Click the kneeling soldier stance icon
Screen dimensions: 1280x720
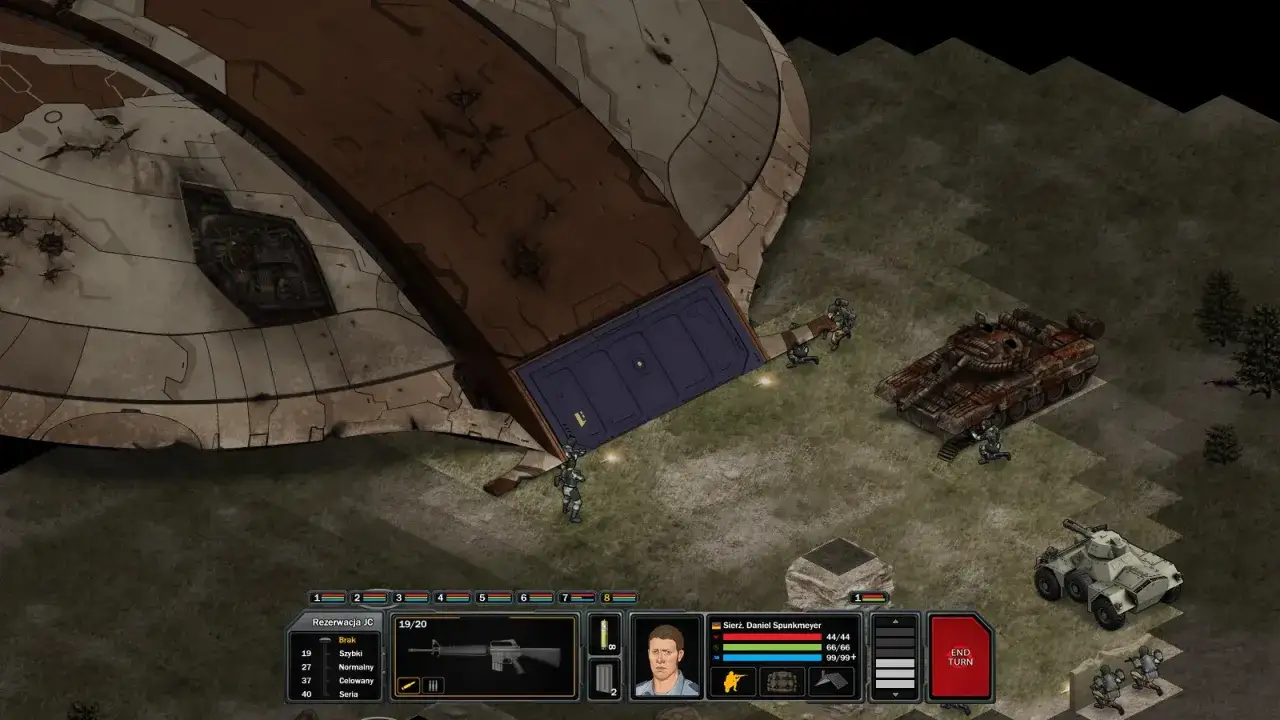click(x=734, y=680)
